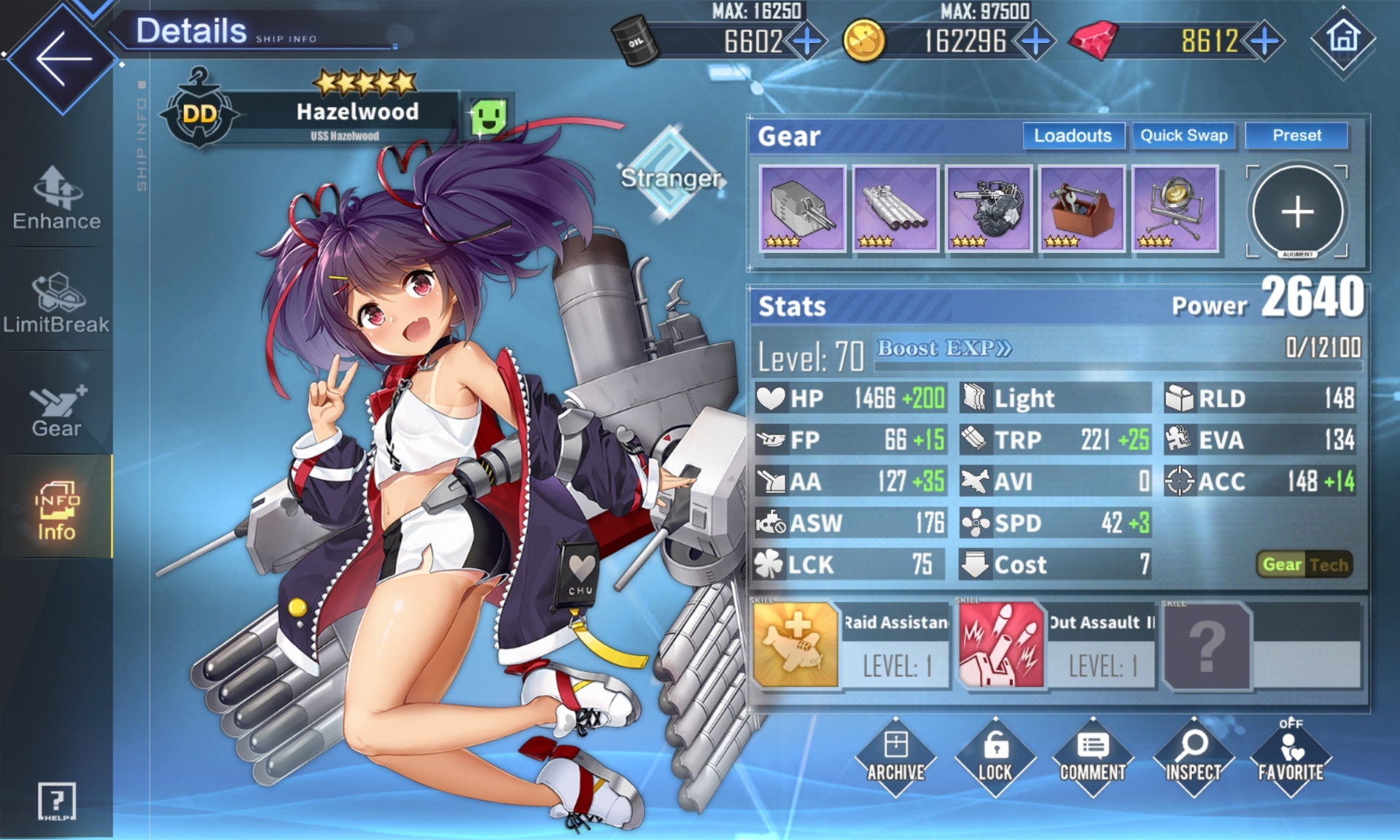Image resolution: width=1400 pixels, height=840 pixels.
Task: Open gear Preset options
Action: point(1296,136)
